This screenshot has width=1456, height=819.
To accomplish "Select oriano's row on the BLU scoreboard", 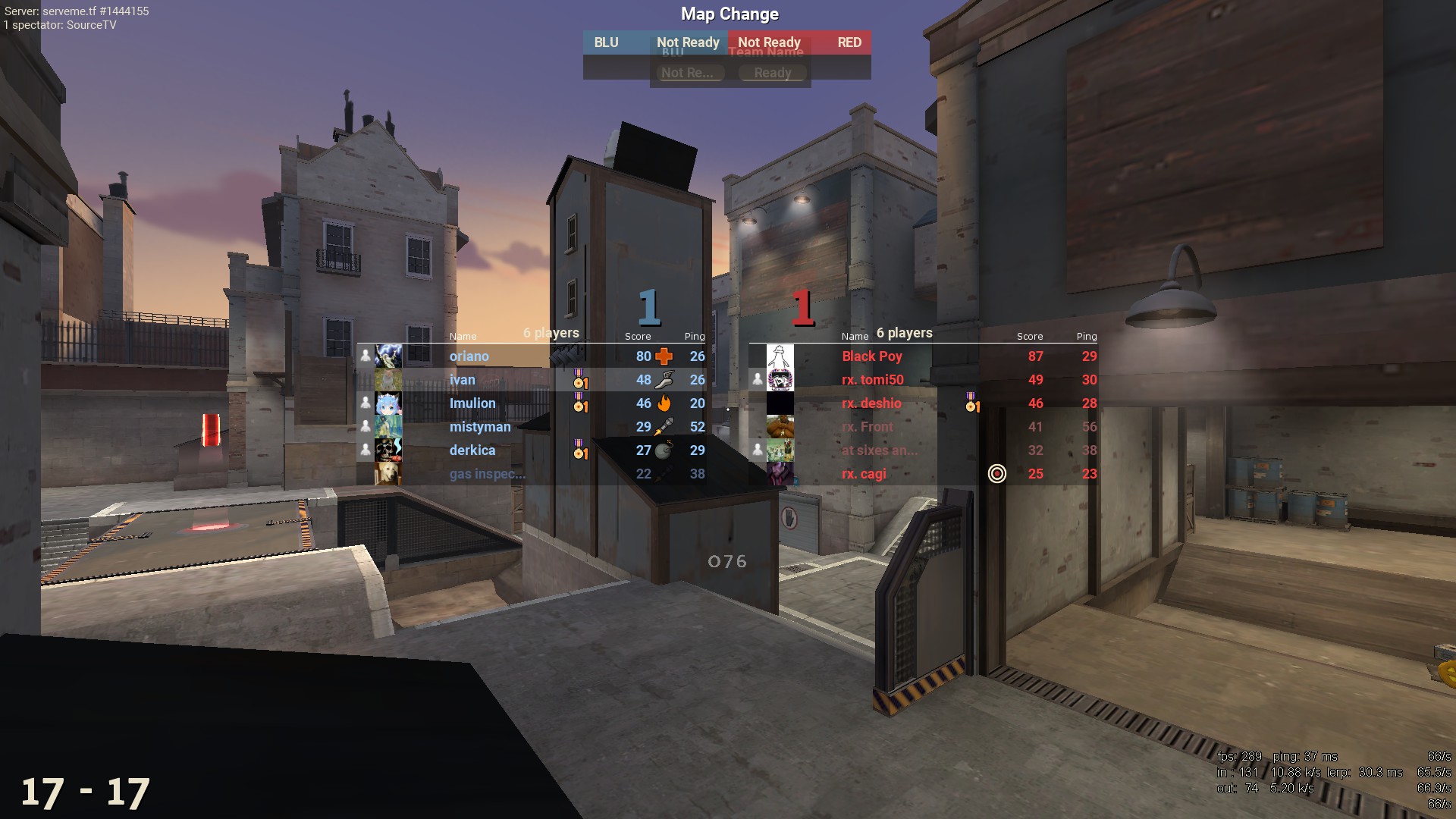I will click(469, 356).
